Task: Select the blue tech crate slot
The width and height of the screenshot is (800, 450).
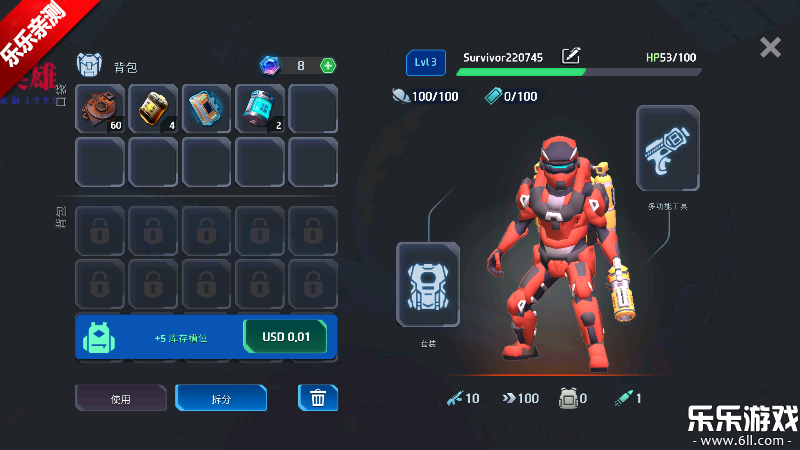Action: 206,109
